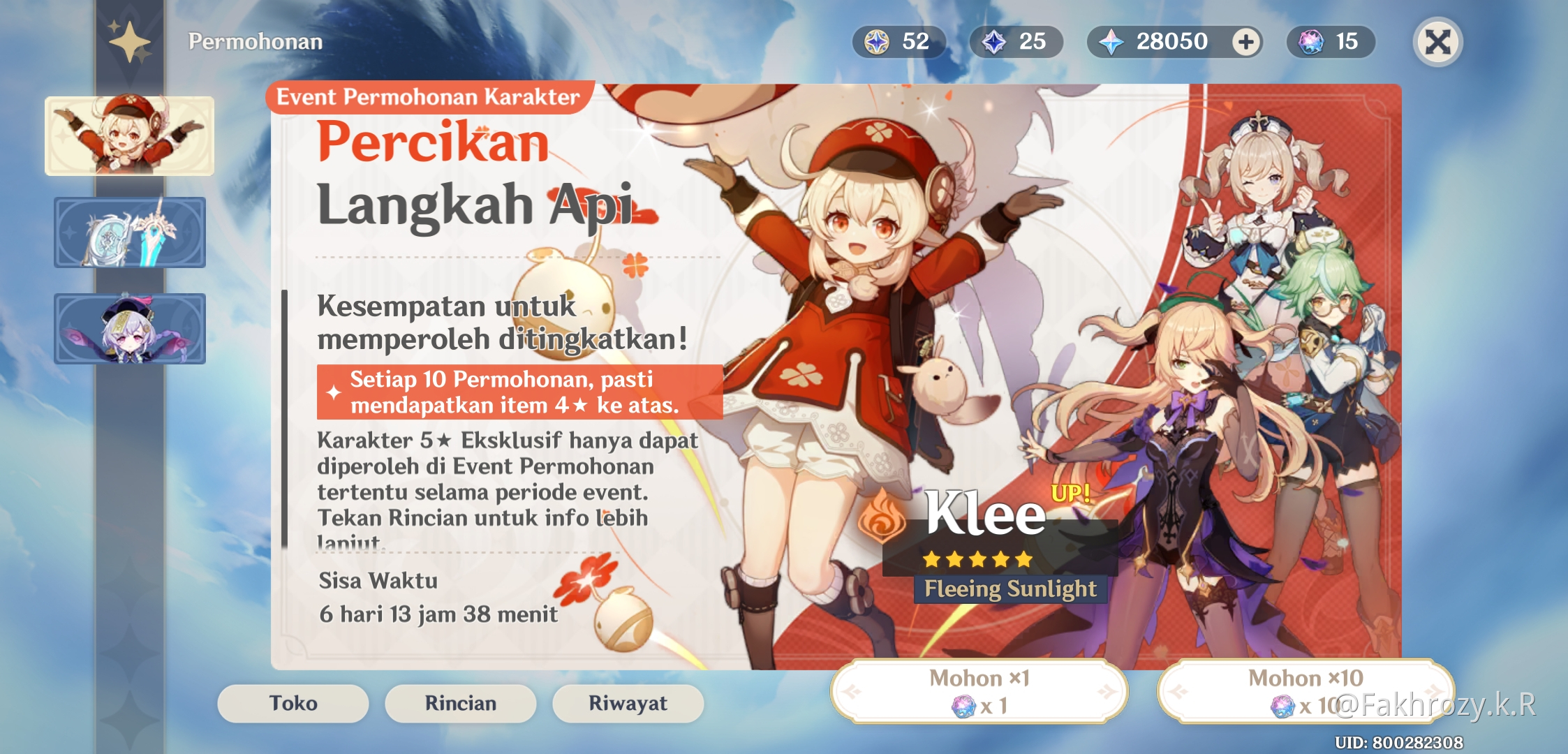Open Primogem top-up with the plus button

pyautogui.click(x=1248, y=42)
